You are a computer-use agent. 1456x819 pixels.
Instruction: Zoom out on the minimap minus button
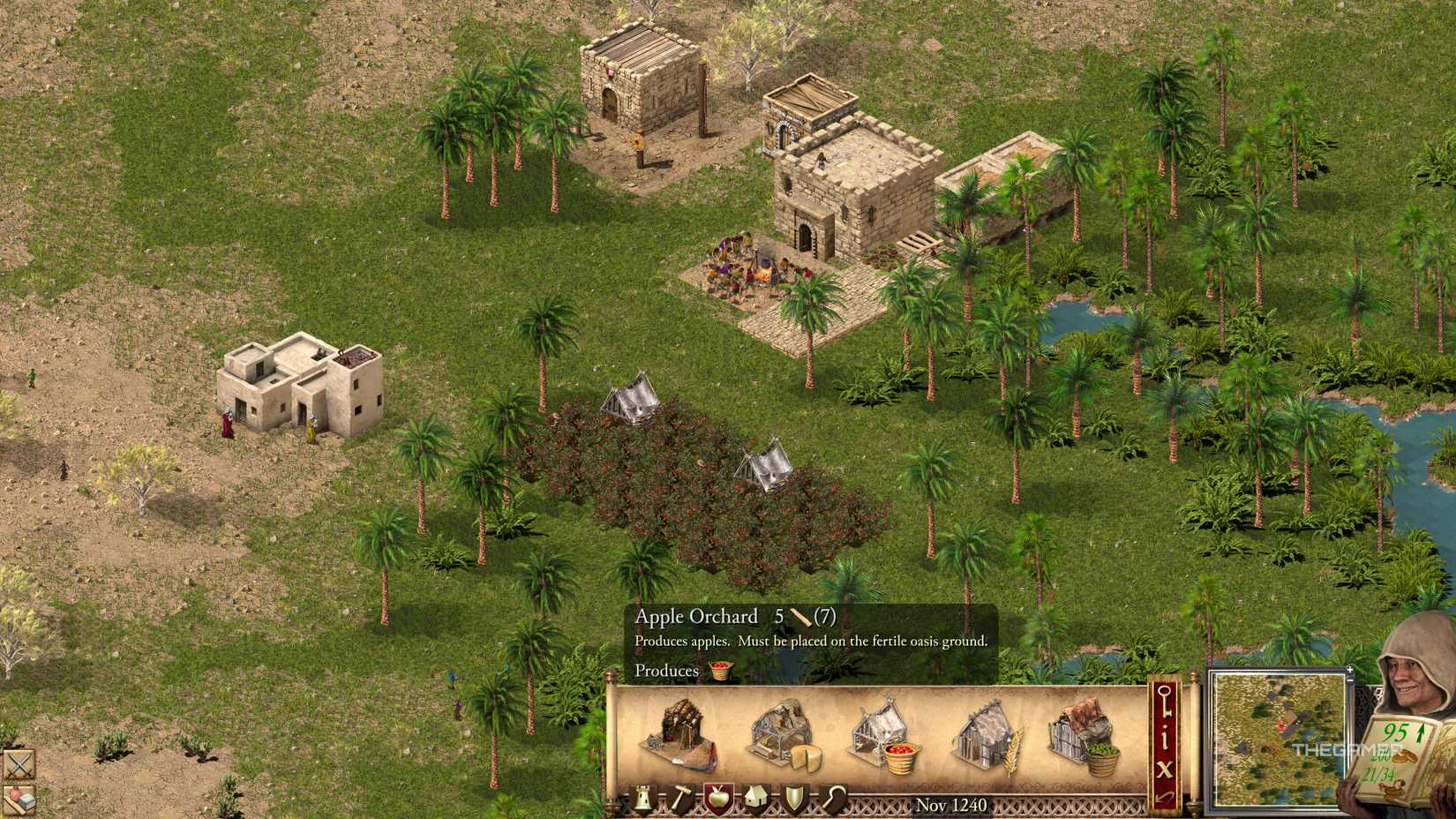tap(1349, 680)
